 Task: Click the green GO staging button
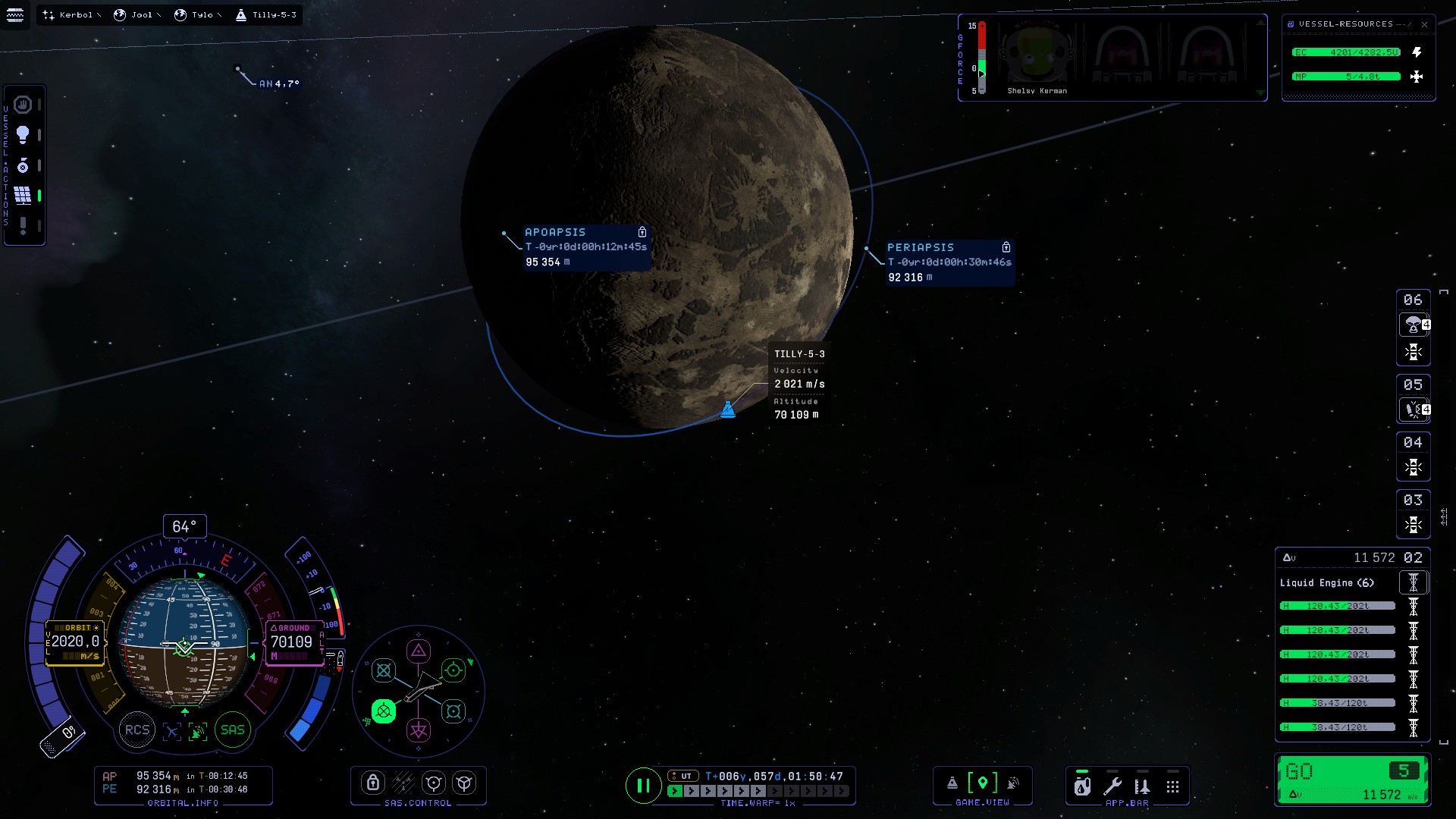click(x=1352, y=780)
